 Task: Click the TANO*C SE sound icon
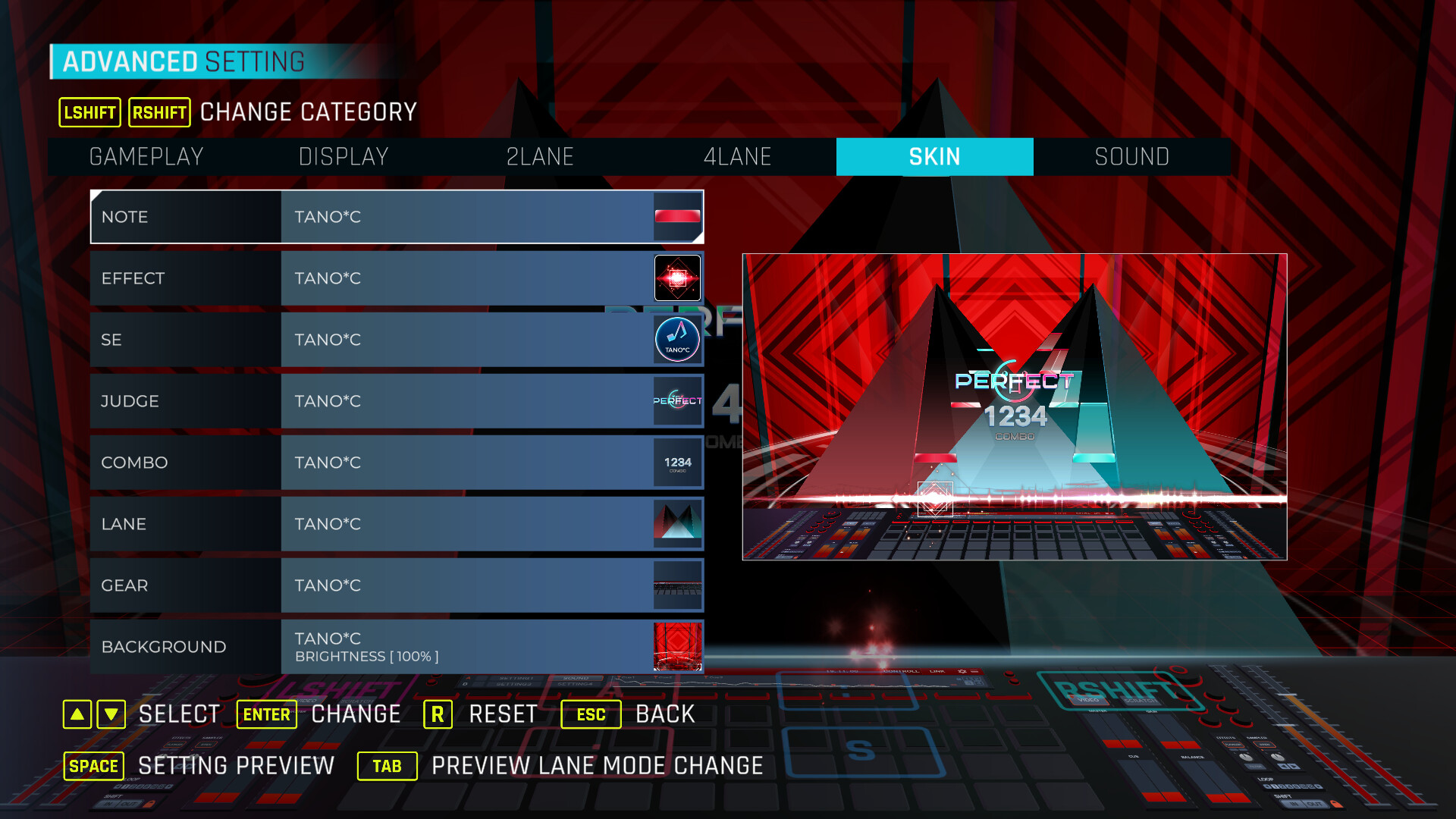[677, 339]
